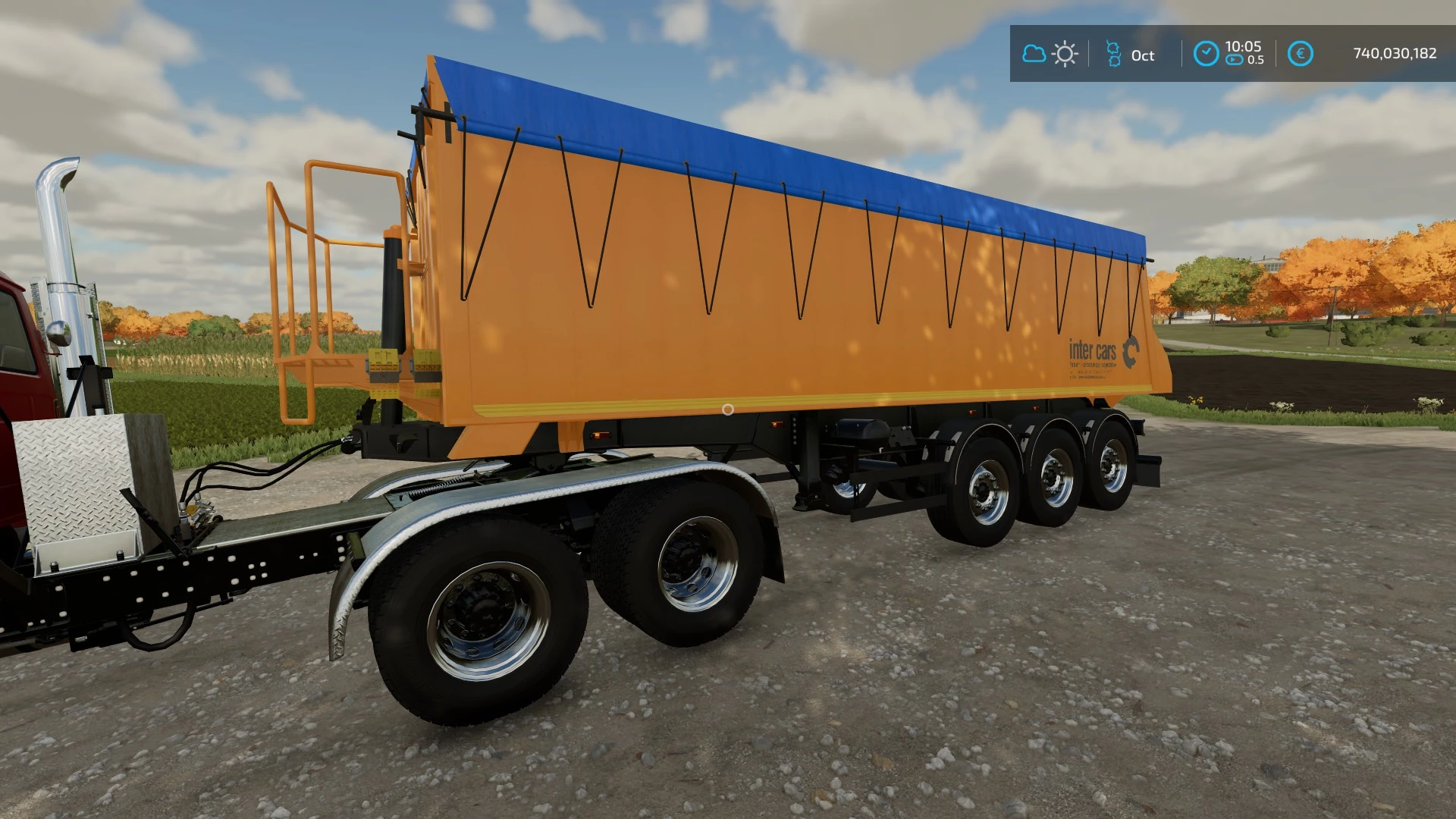1456x819 pixels.
Task: Select the date section of the HUD
Action: 1130,55
